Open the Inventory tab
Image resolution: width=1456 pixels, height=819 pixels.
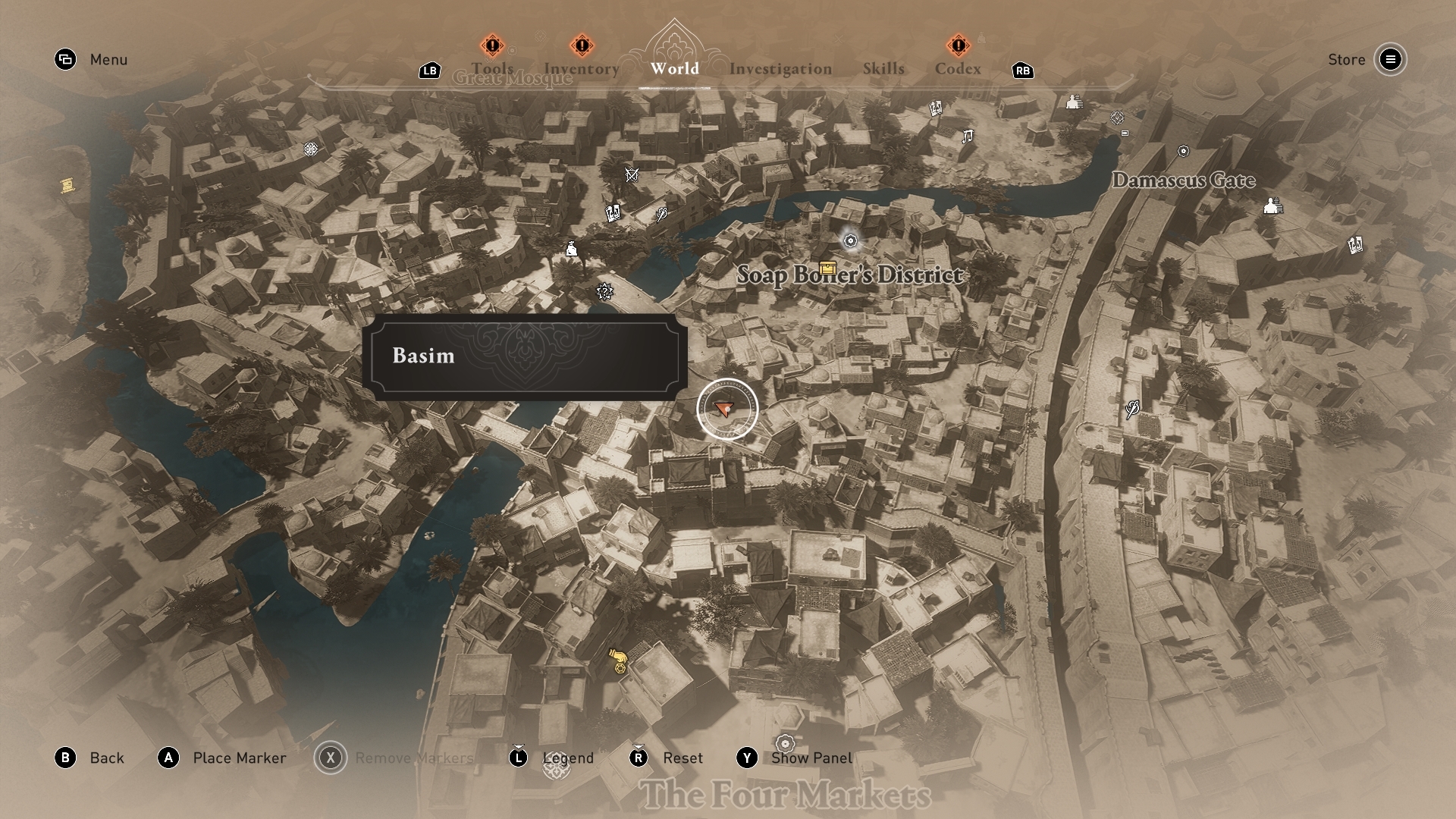(582, 68)
